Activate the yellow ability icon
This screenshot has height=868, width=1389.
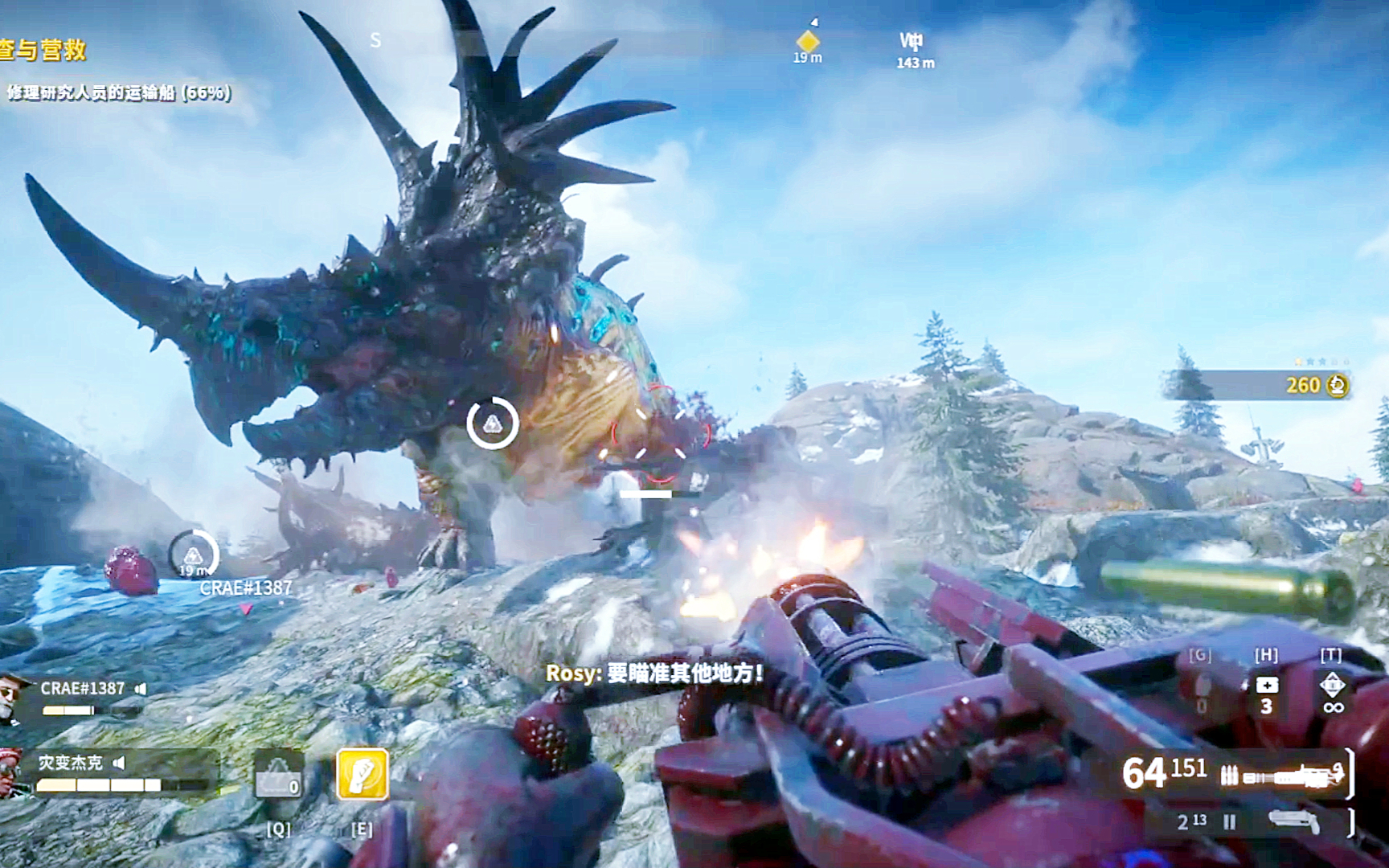pyautogui.click(x=363, y=773)
